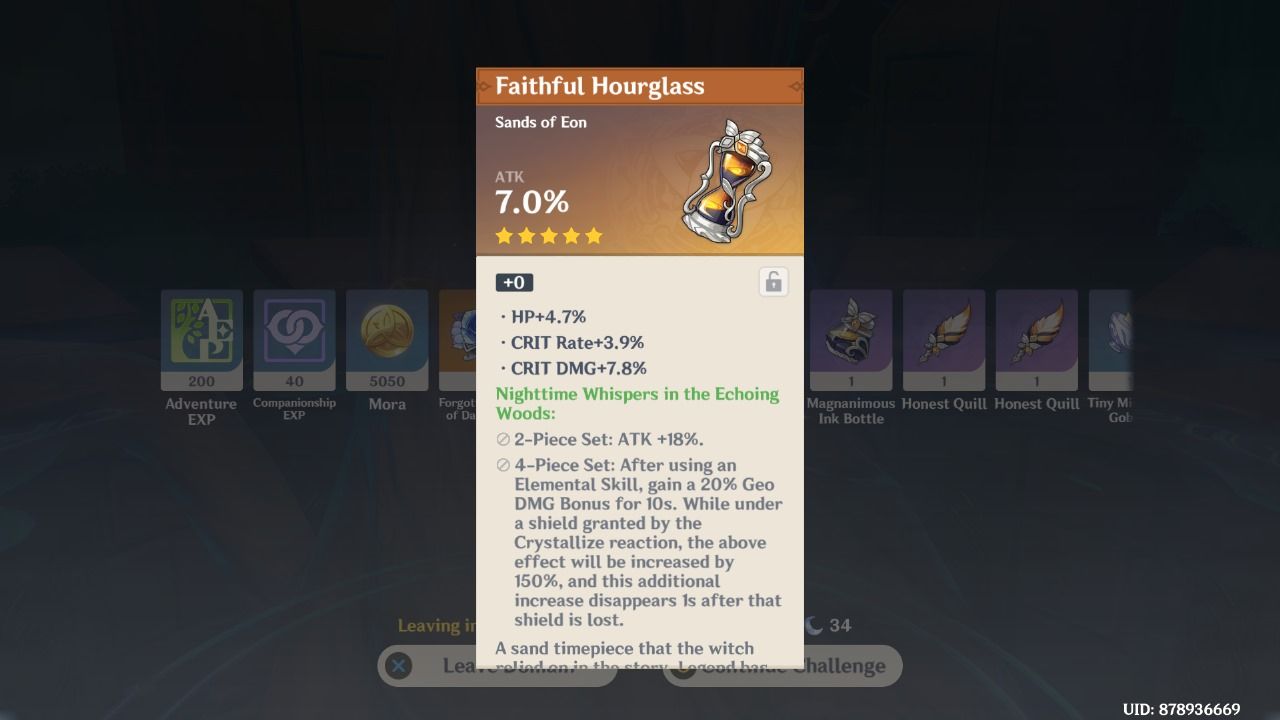Click the X icon beside Leave Domain
This screenshot has height=720, width=1280.
[399, 666]
